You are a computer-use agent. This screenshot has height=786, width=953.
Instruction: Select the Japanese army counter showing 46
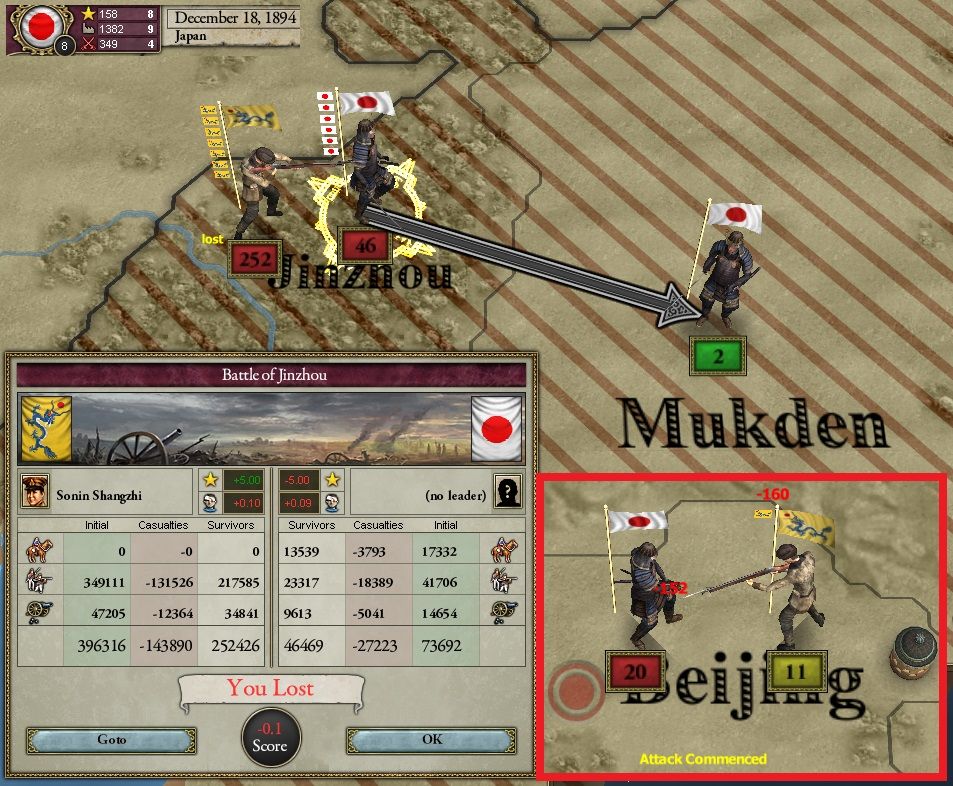point(364,244)
